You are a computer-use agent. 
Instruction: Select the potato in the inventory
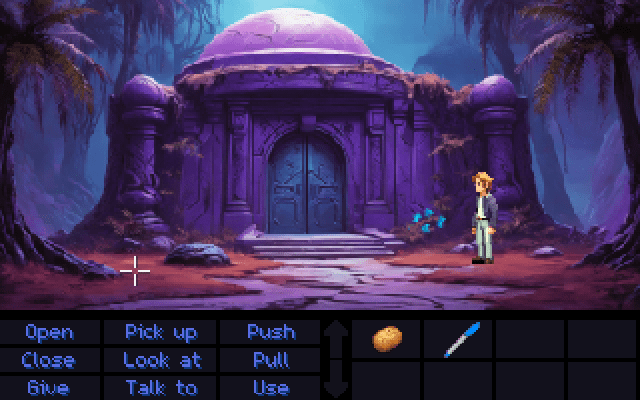pyautogui.click(x=387, y=340)
